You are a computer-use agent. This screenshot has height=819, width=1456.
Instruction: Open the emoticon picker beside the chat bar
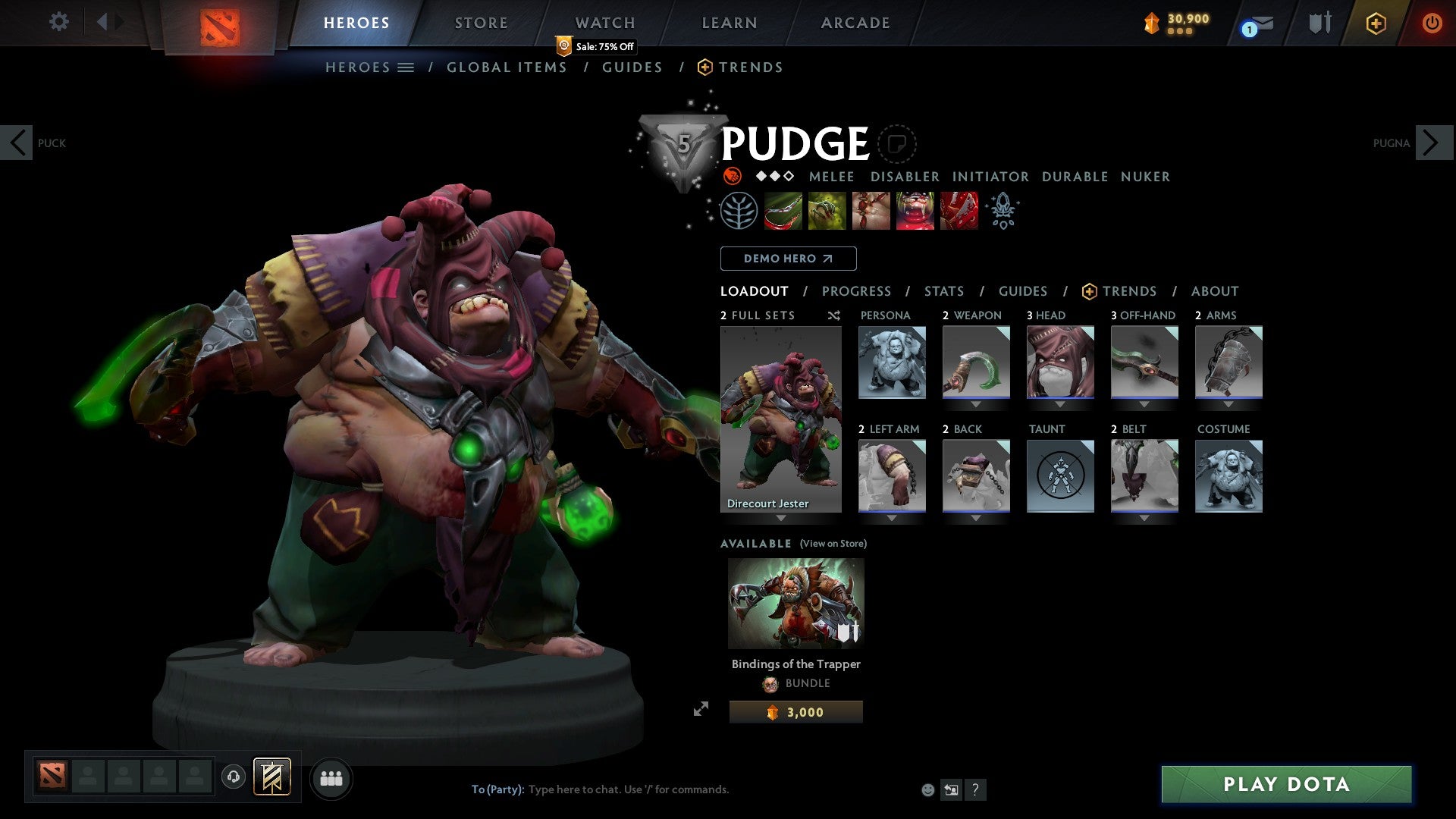point(928,789)
